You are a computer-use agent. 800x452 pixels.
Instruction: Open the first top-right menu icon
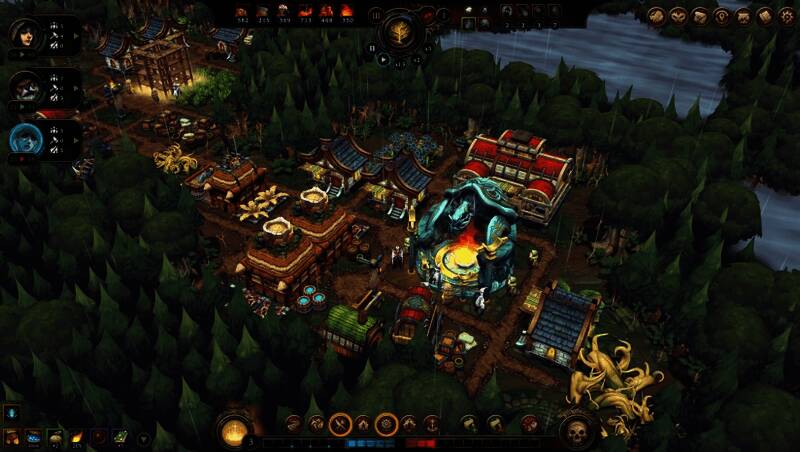coord(655,16)
